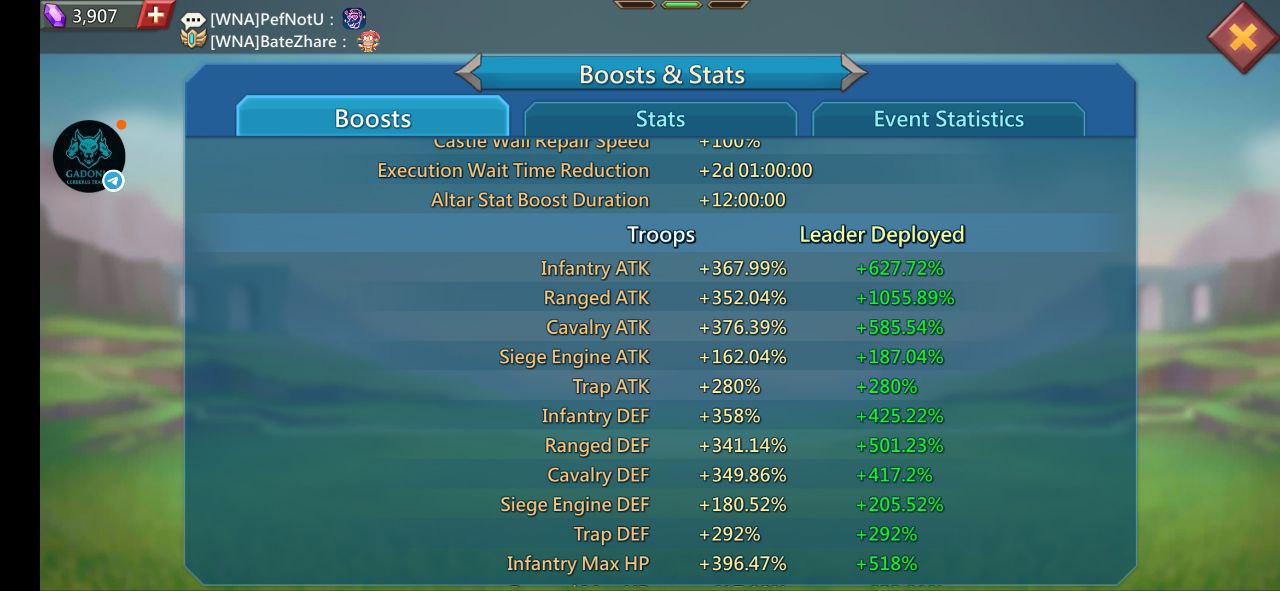Click the left arrow beside the title
1280x591 pixels.
pos(468,73)
